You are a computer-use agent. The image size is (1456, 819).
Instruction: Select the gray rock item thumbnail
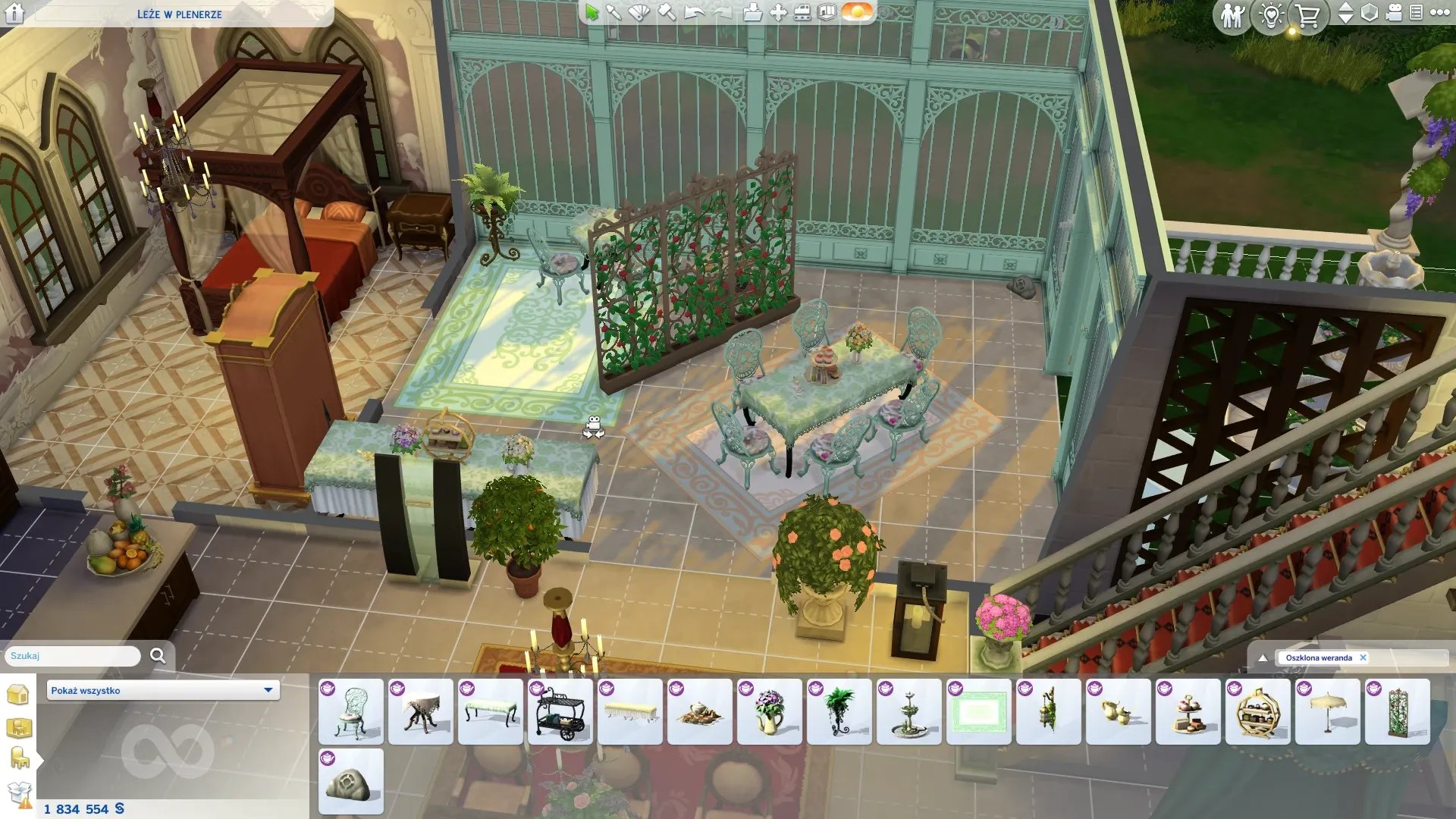[x=351, y=782]
